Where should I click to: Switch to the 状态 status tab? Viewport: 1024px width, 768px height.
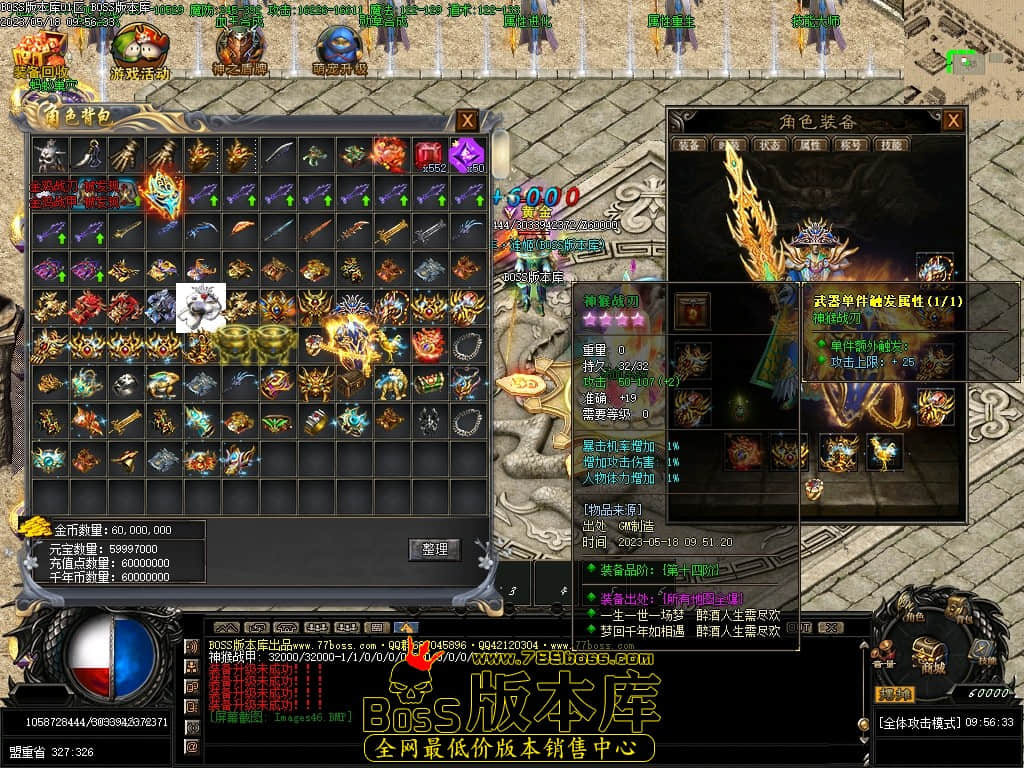coord(769,145)
